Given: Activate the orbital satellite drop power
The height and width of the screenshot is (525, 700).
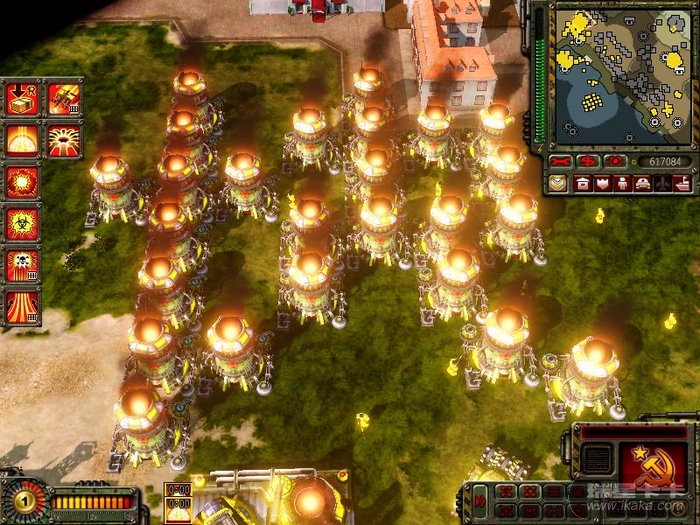Looking at the screenshot, I should 63,98.
